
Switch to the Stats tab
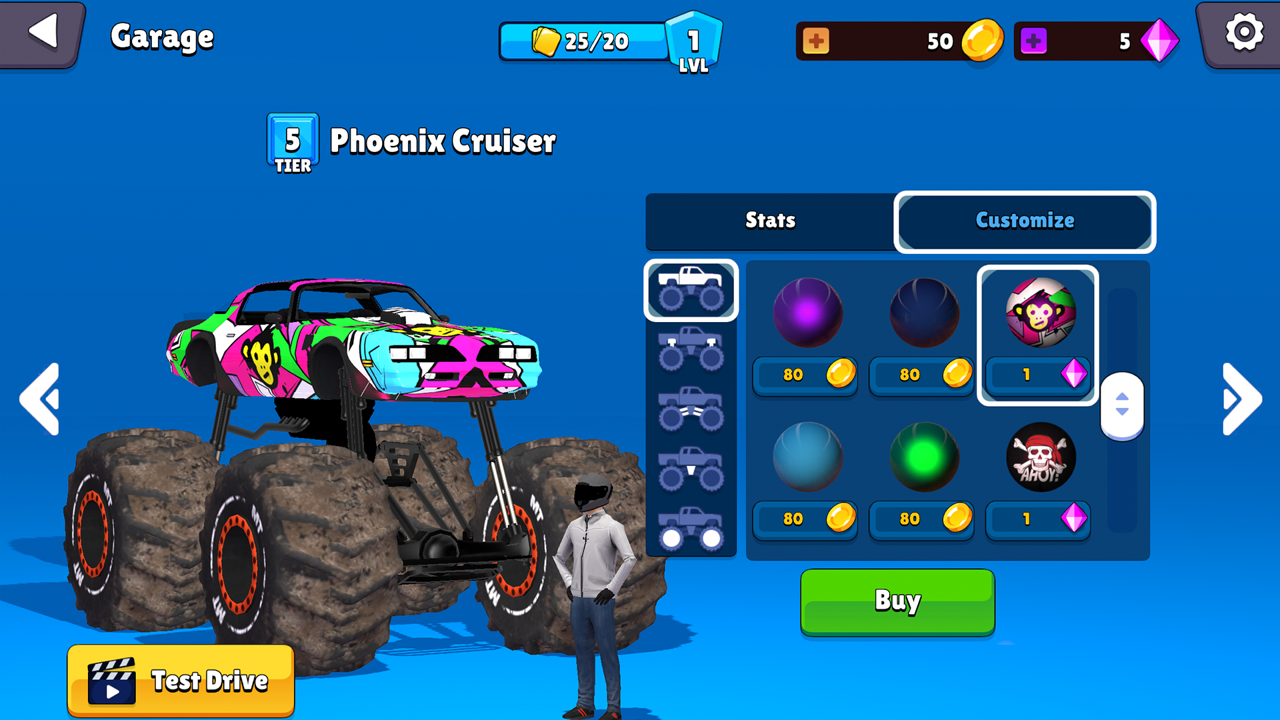pyautogui.click(x=768, y=221)
